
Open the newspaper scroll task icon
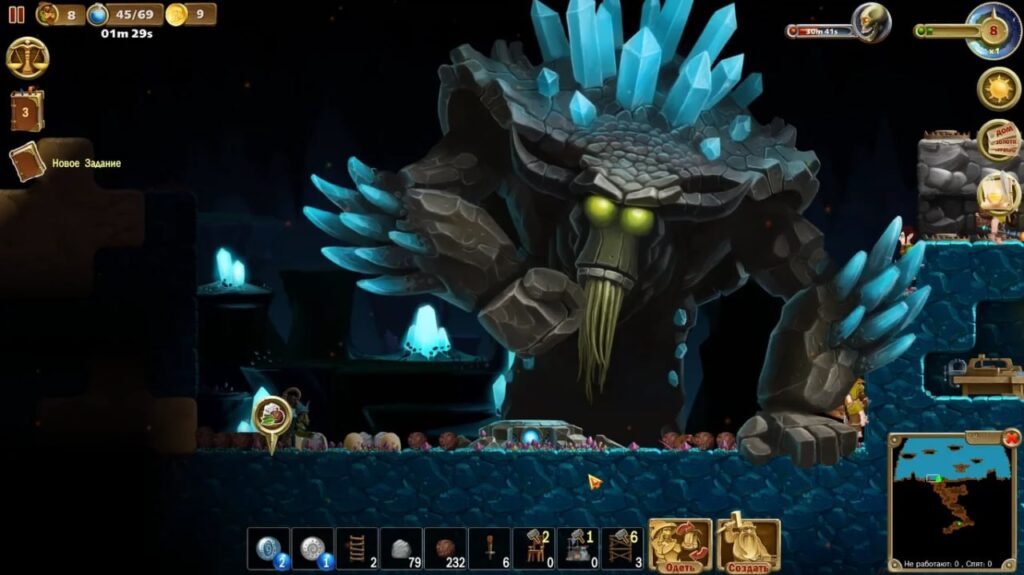pos(997,140)
